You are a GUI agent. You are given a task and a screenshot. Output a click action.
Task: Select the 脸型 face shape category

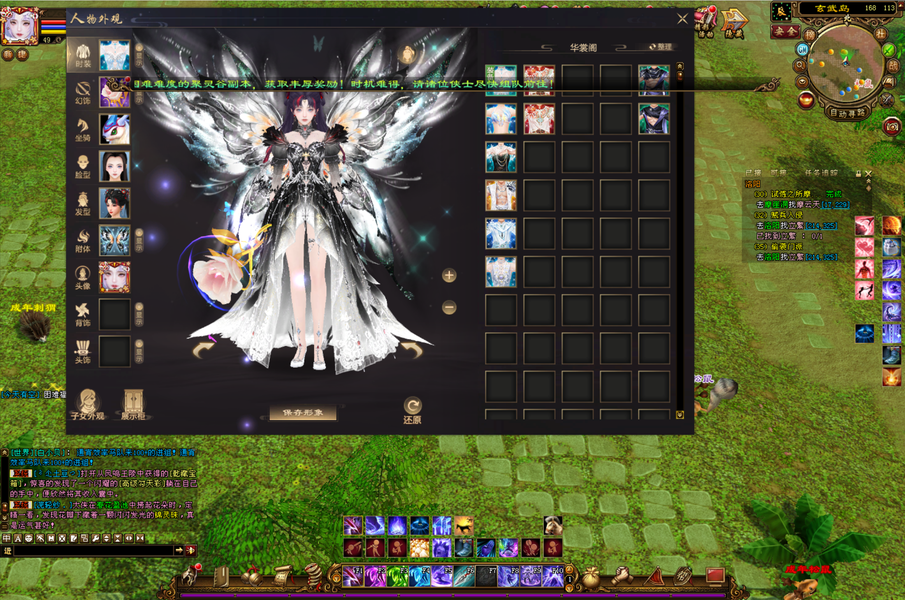pyautogui.click(x=84, y=166)
